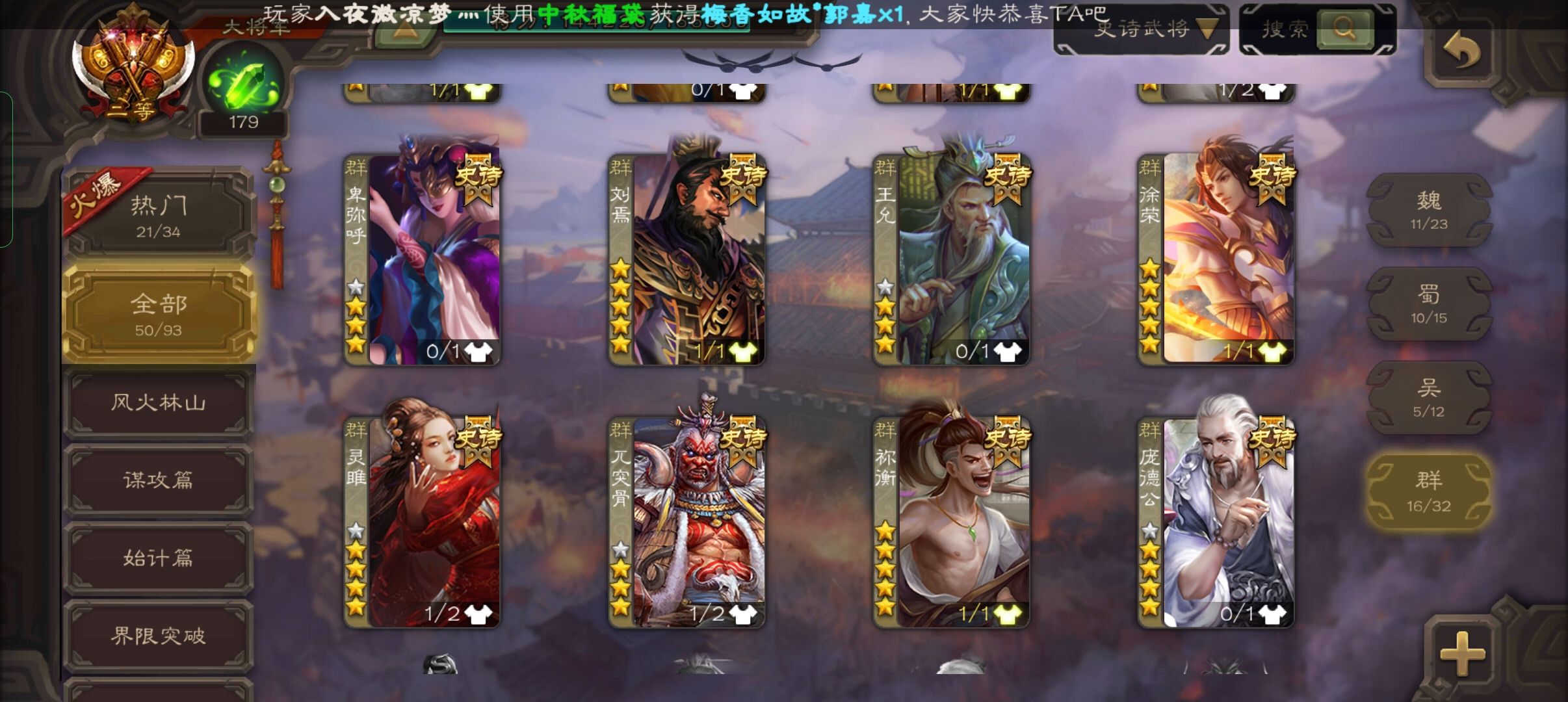The height and width of the screenshot is (702, 1568).
Task: Select the 全部 all heroes tab
Action: pyautogui.click(x=159, y=313)
